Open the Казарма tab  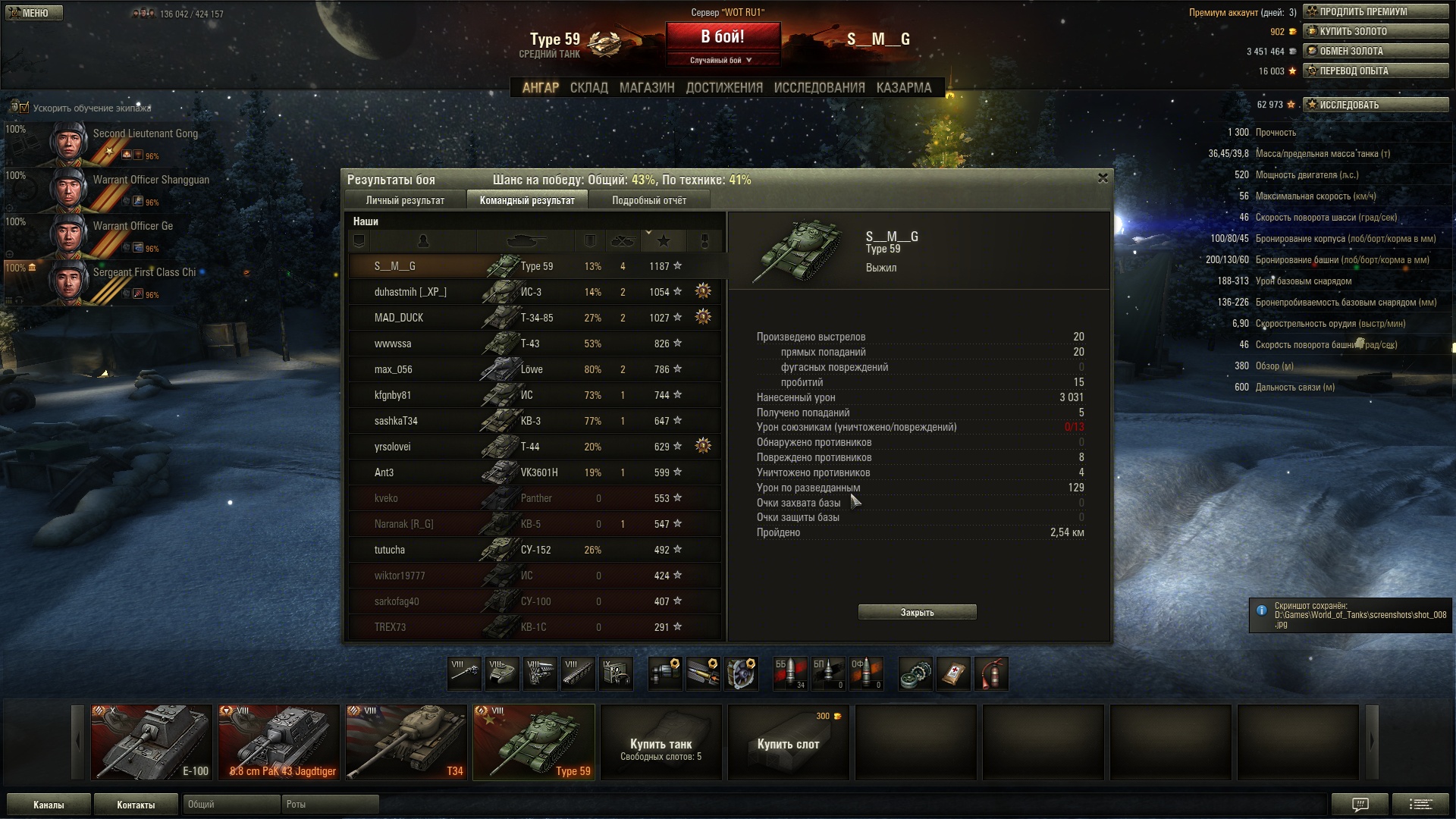pos(903,88)
